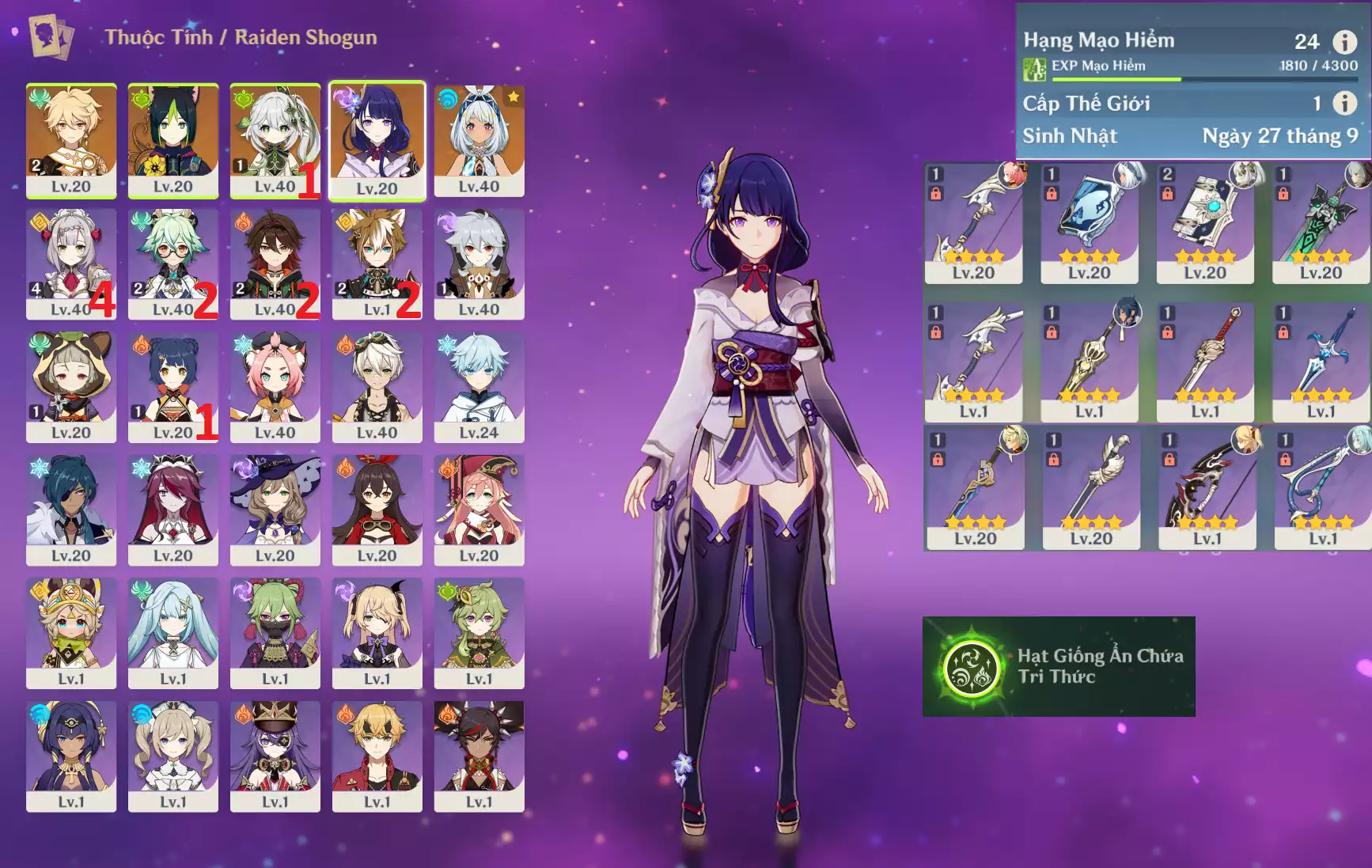
Task: Select the Sucrose portrait with glasses
Action: pyautogui.click(x=173, y=263)
